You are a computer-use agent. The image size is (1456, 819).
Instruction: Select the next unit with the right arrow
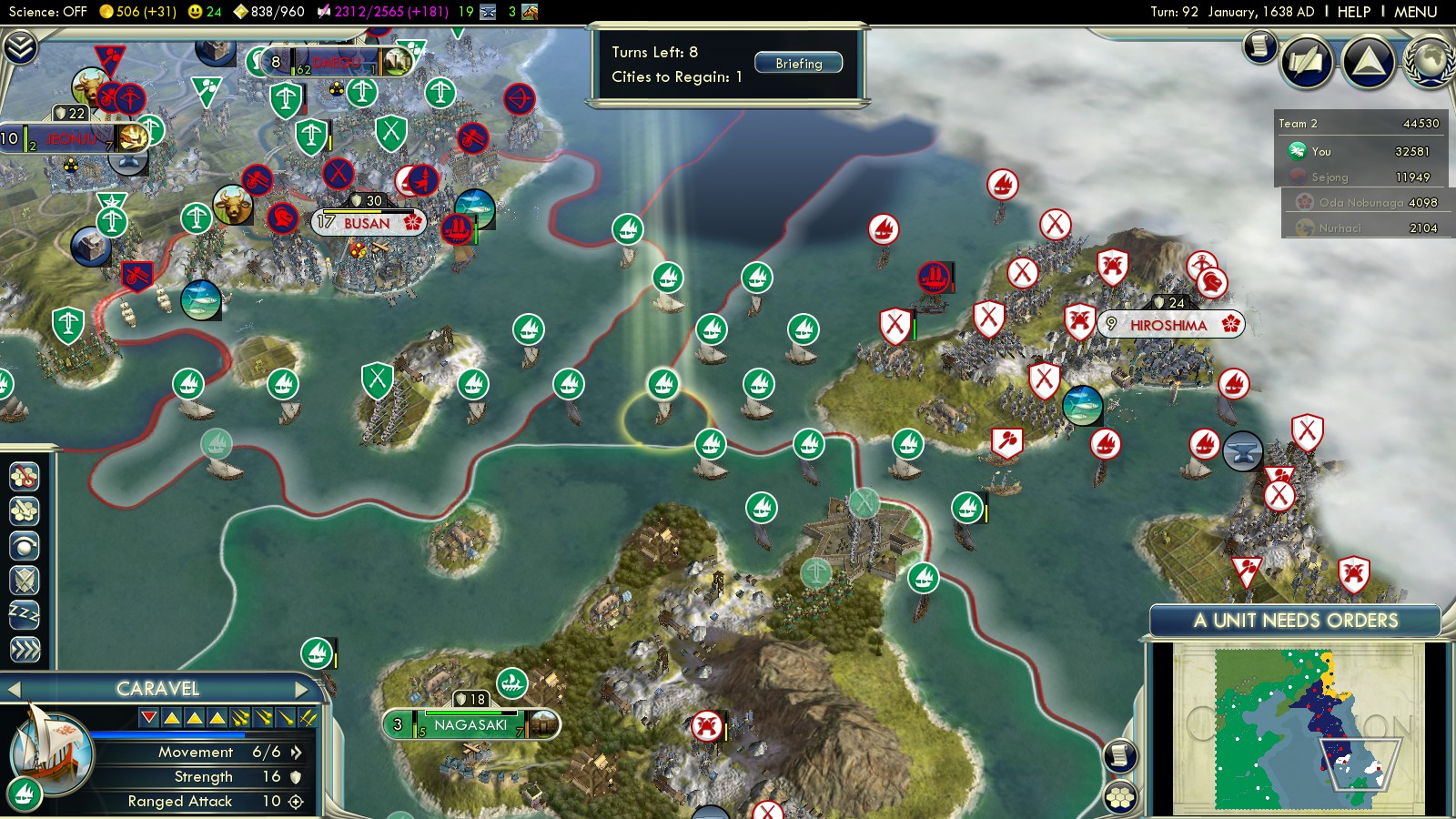pyautogui.click(x=301, y=689)
